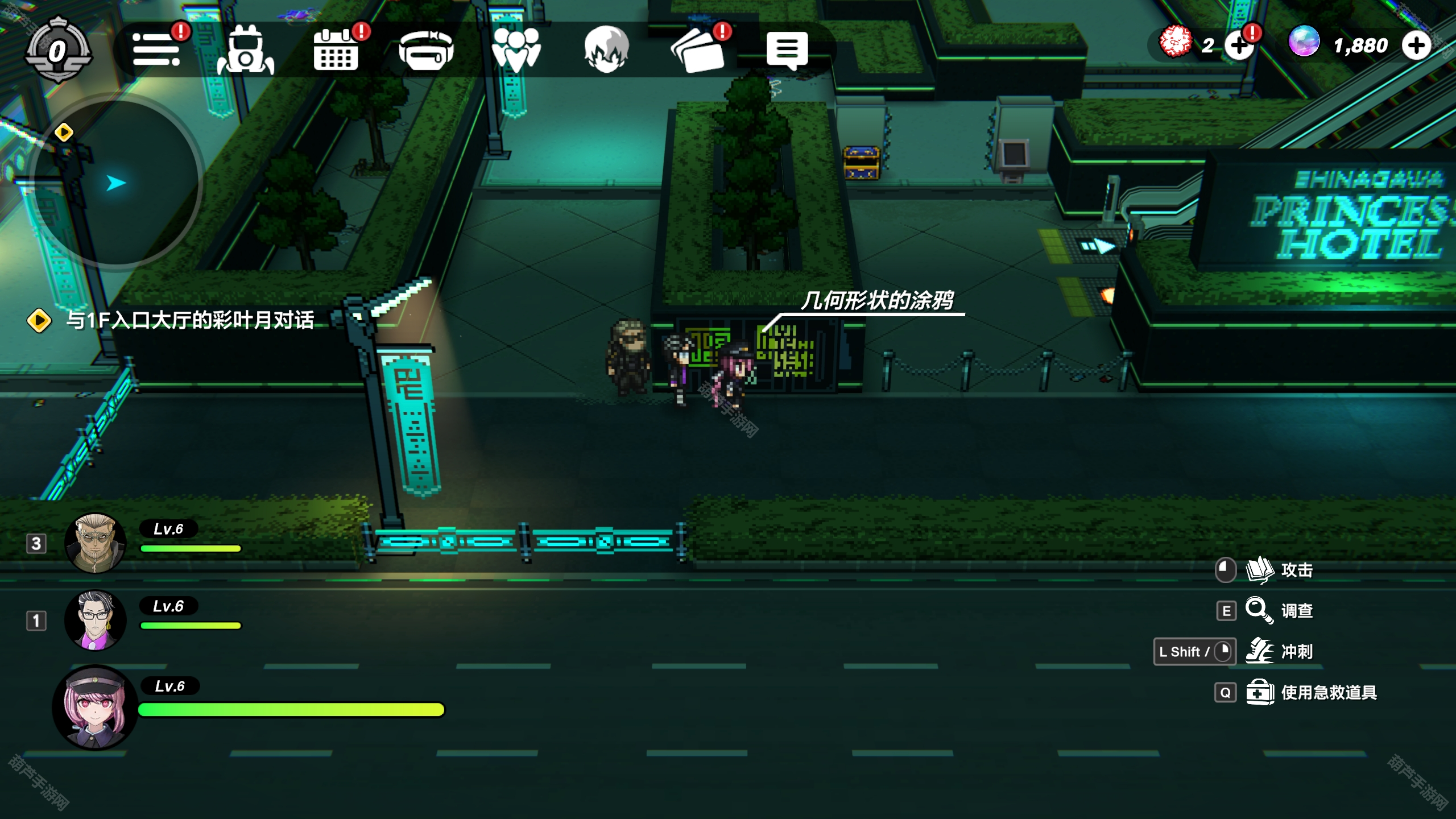Choose the 调查 investigate action
This screenshot has height=819, width=1456.
click(x=1296, y=611)
